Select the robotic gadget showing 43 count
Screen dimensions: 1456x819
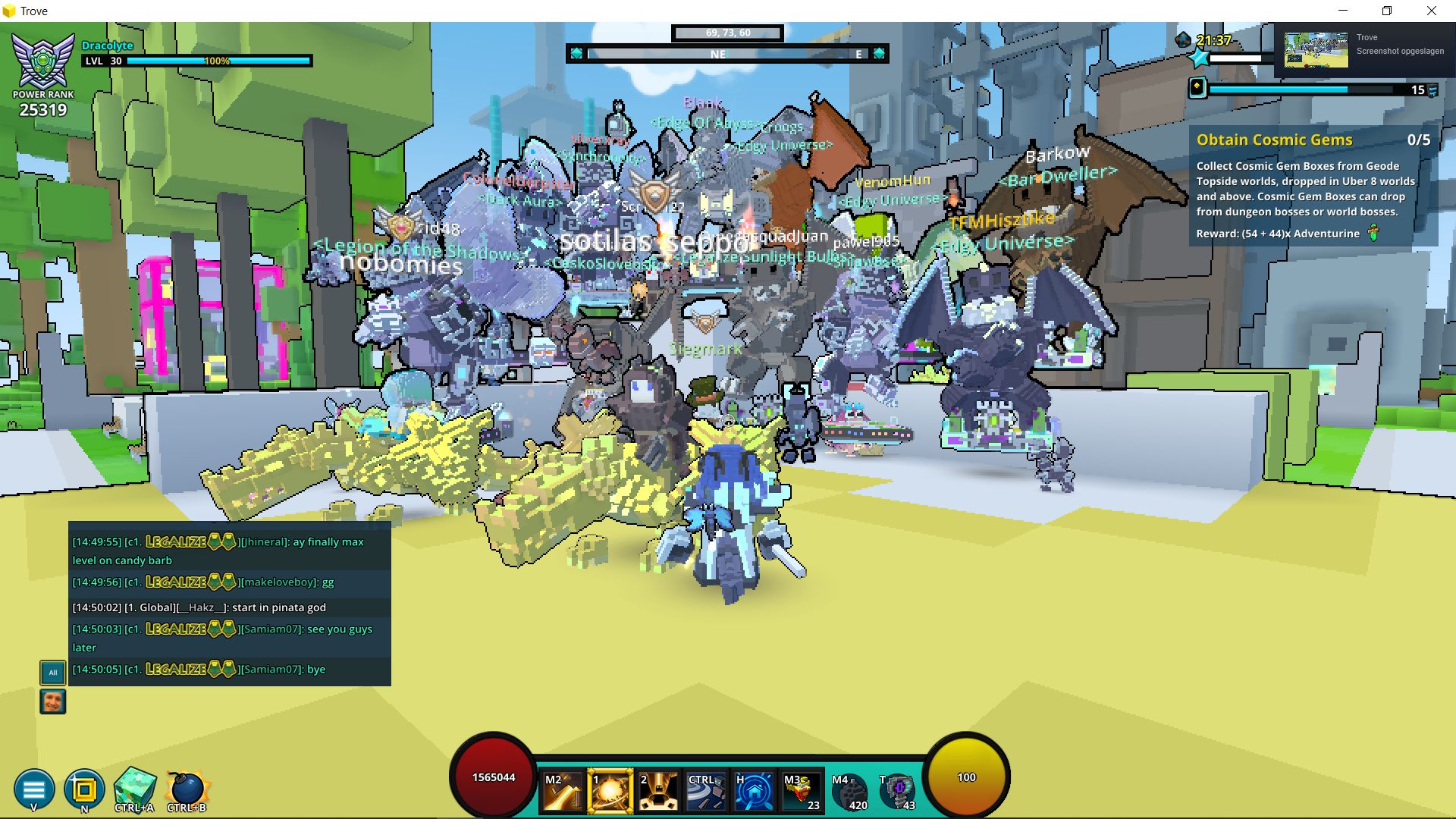[896, 791]
